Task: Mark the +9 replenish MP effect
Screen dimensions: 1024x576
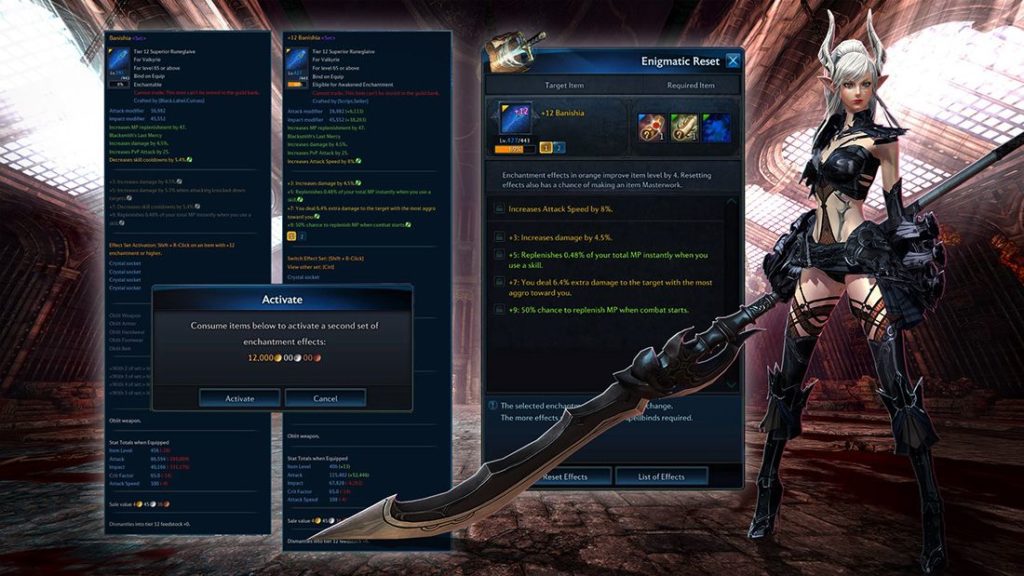Action: pyautogui.click(x=498, y=311)
